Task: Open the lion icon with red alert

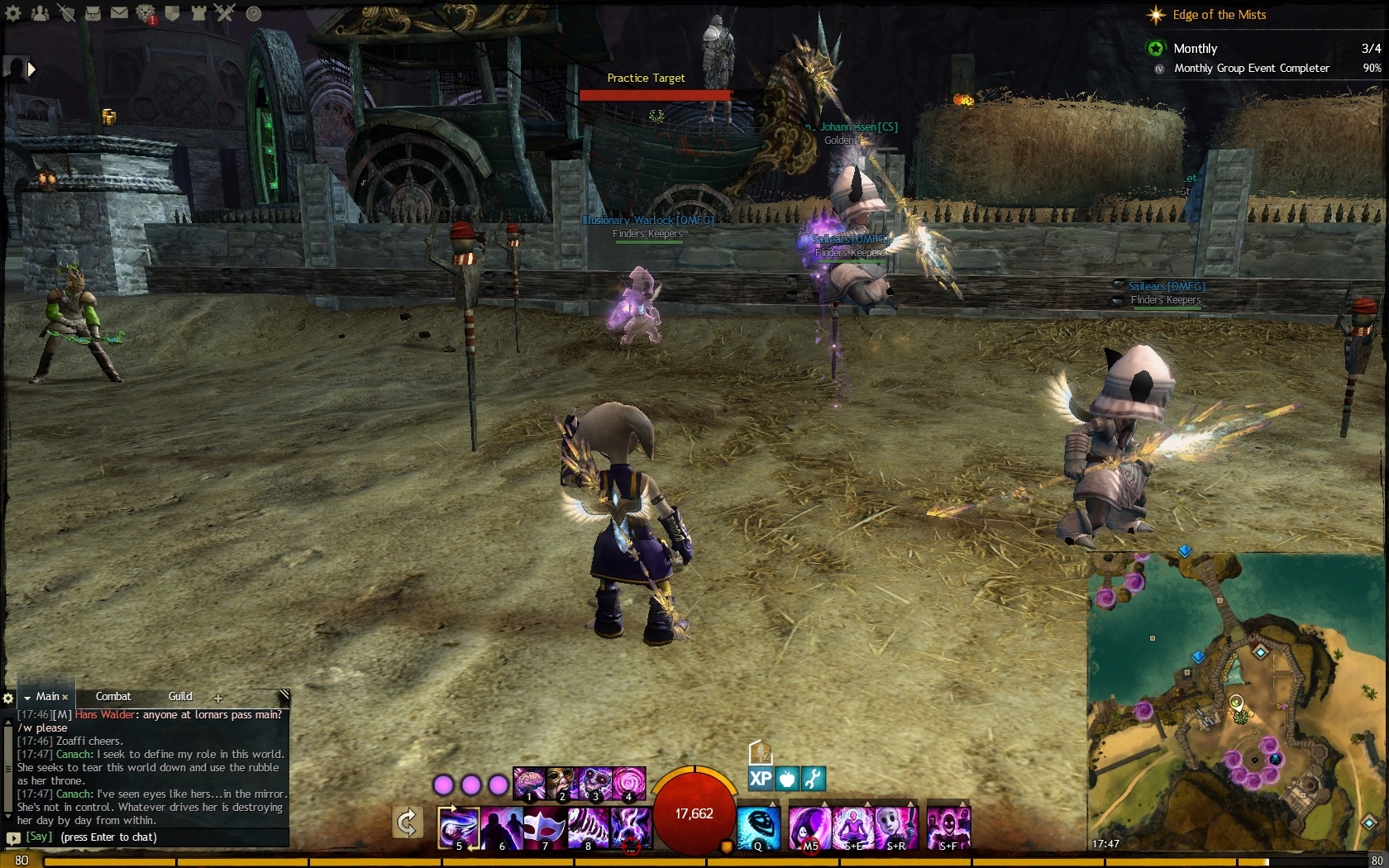Action: pyautogui.click(x=146, y=13)
